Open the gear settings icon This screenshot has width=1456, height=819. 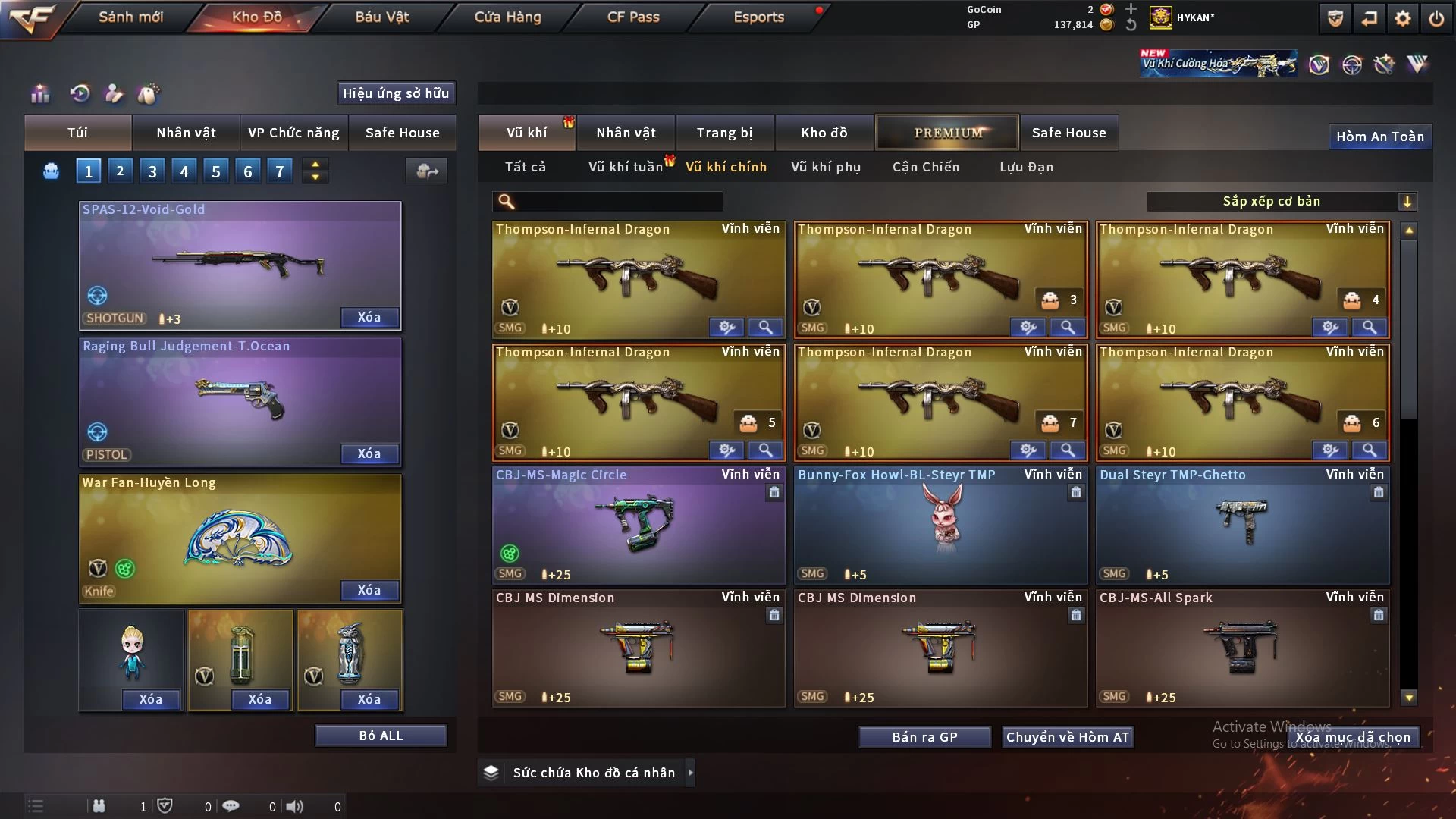point(1402,18)
